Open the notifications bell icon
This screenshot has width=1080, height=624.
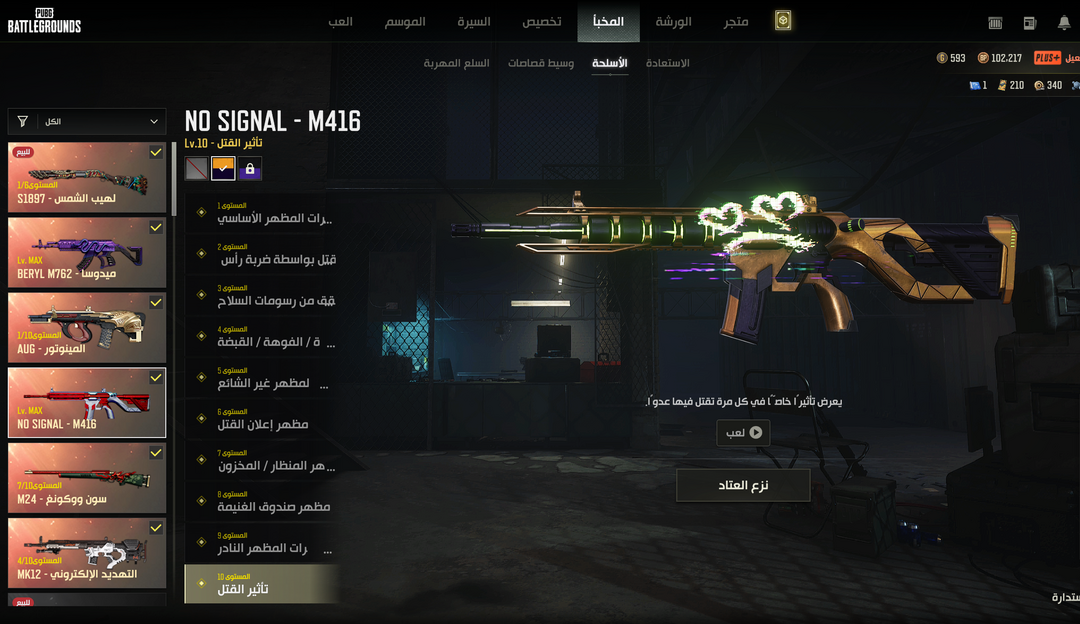click(x=1064, y=23)
